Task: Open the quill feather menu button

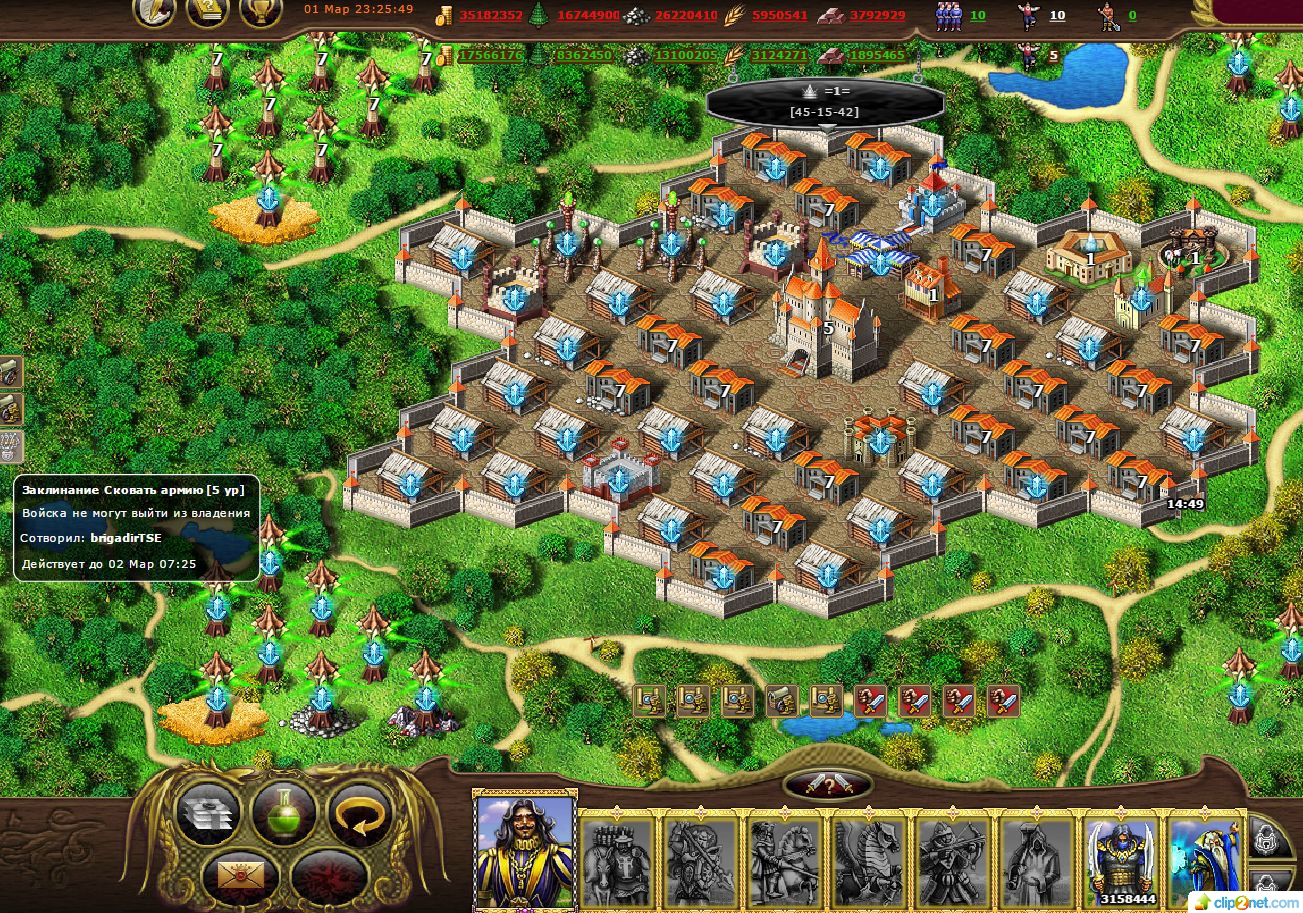Action: point(154,12)
